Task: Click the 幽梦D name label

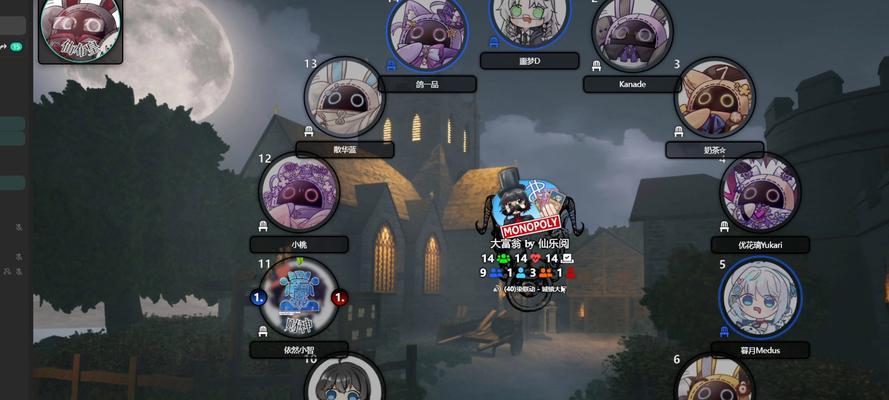Action: [x=529, y=61]
